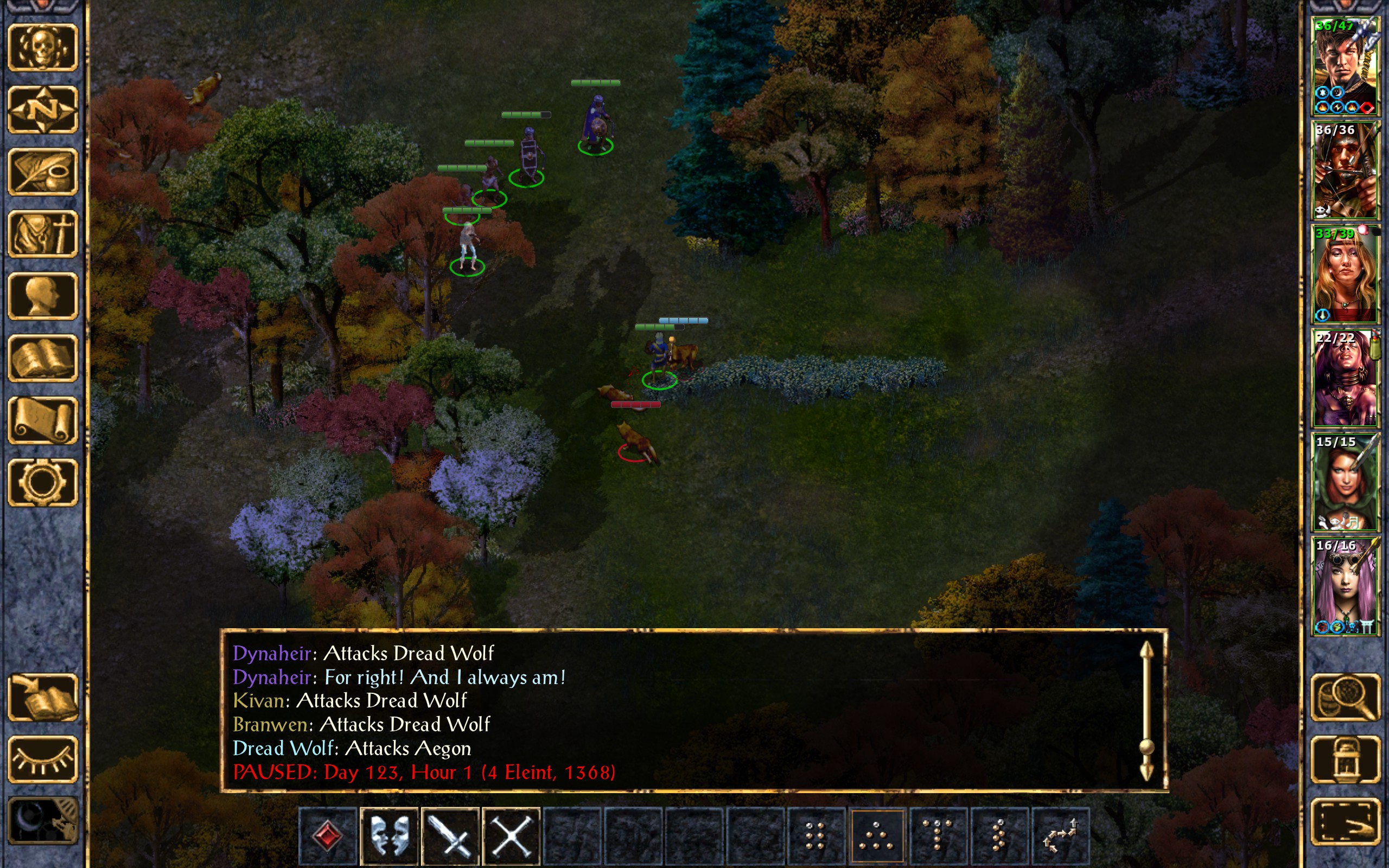The width and height of the screenshot is (1389, 868).
Task: Open the priest scroll icon
Action: [43, 420]
